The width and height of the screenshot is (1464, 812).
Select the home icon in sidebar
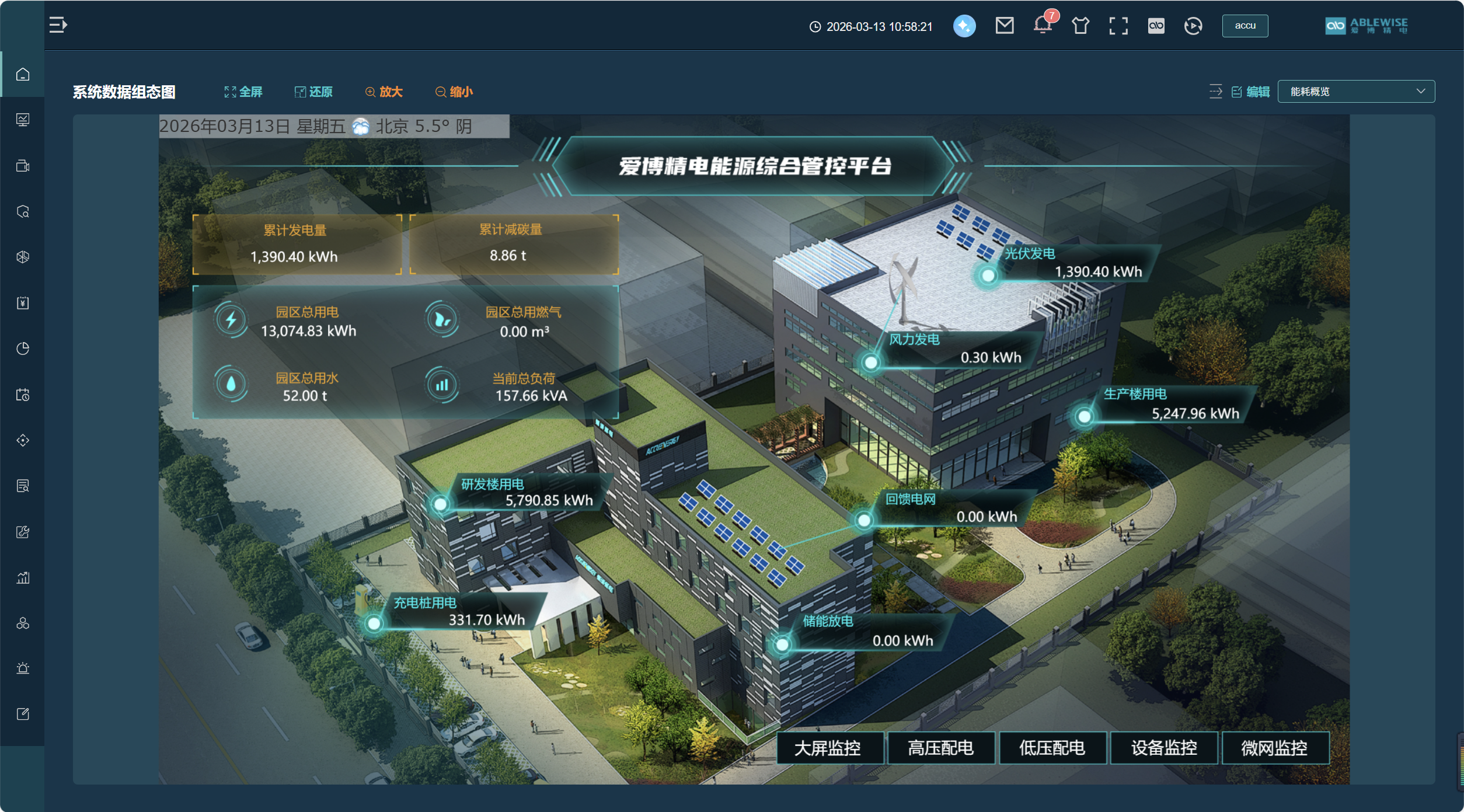point(23,75)
